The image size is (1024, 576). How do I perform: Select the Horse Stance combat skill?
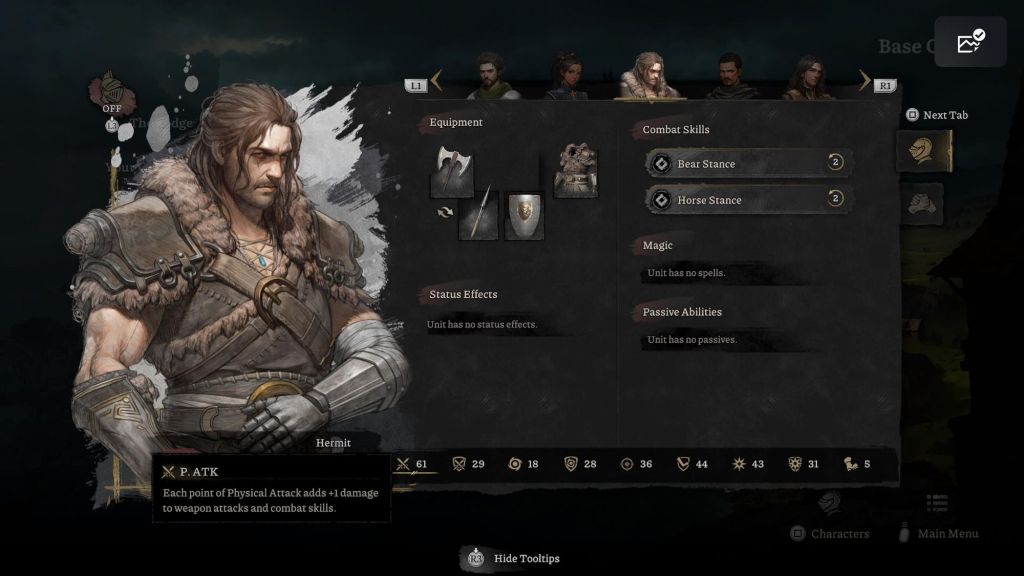tap(749, 200)
